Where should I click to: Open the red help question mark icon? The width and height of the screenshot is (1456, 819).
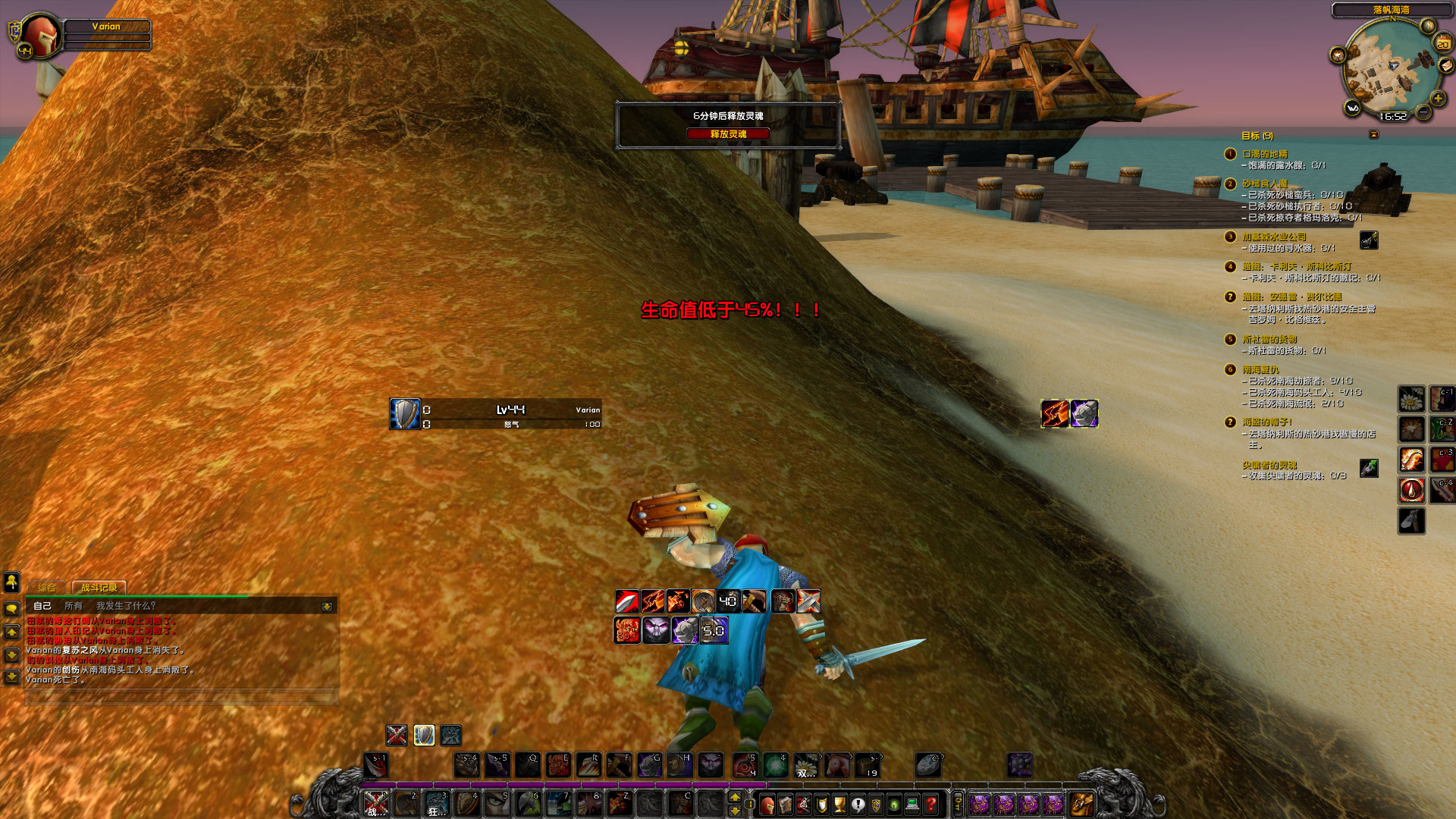point(929,804)
